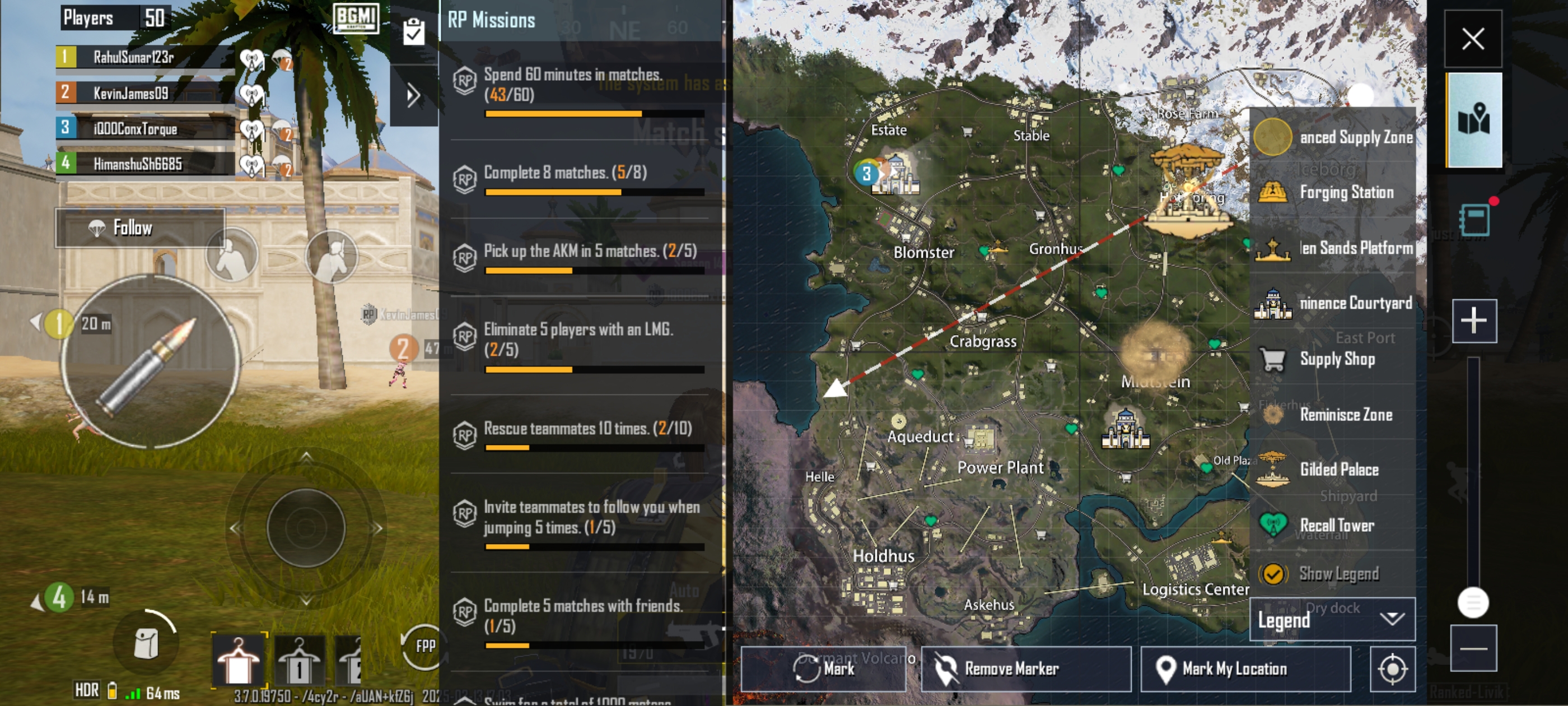
Task: Recenter map with the crosshair button
Action: click(x=1392, y=670)
